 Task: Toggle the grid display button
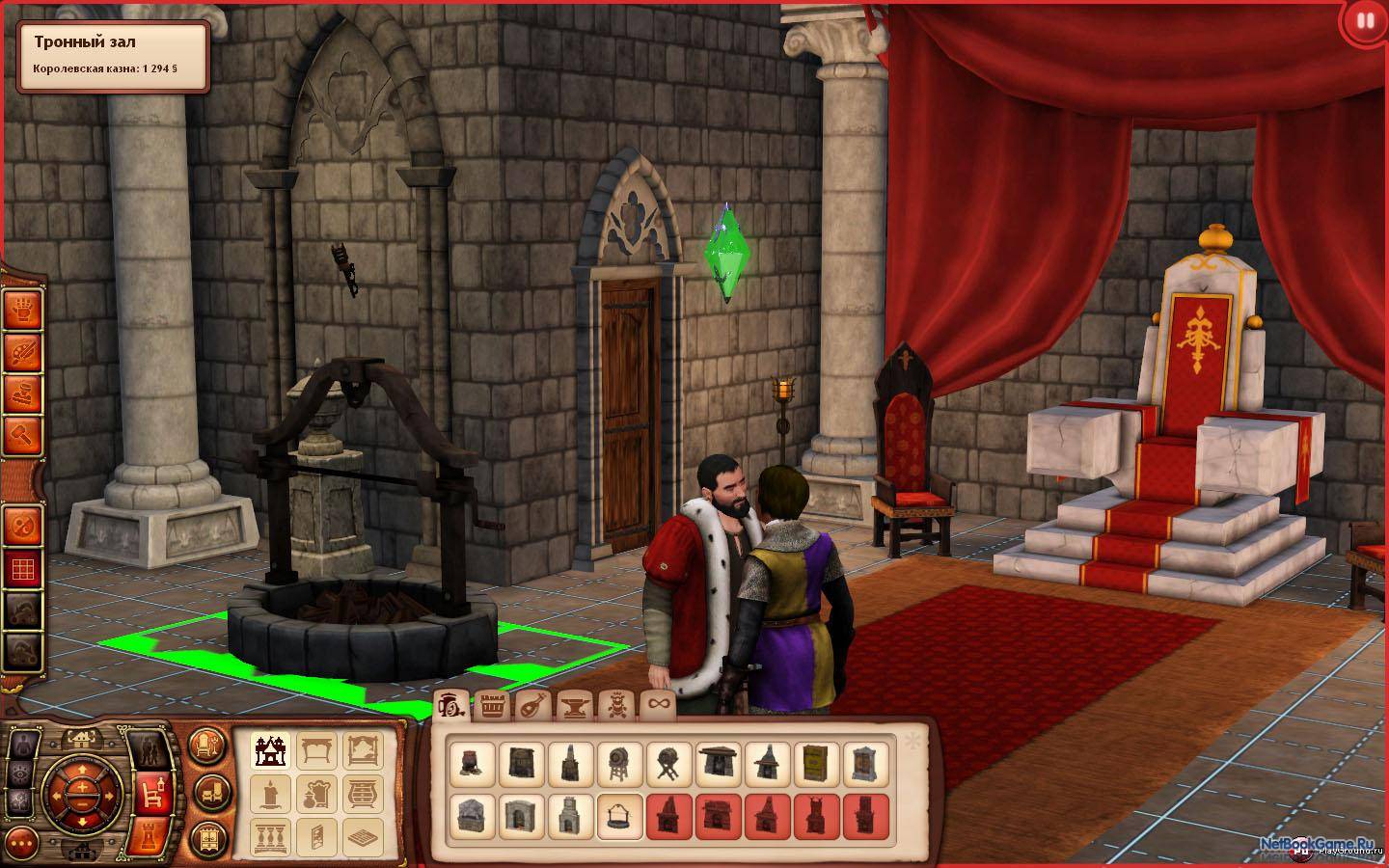point(23,568)
